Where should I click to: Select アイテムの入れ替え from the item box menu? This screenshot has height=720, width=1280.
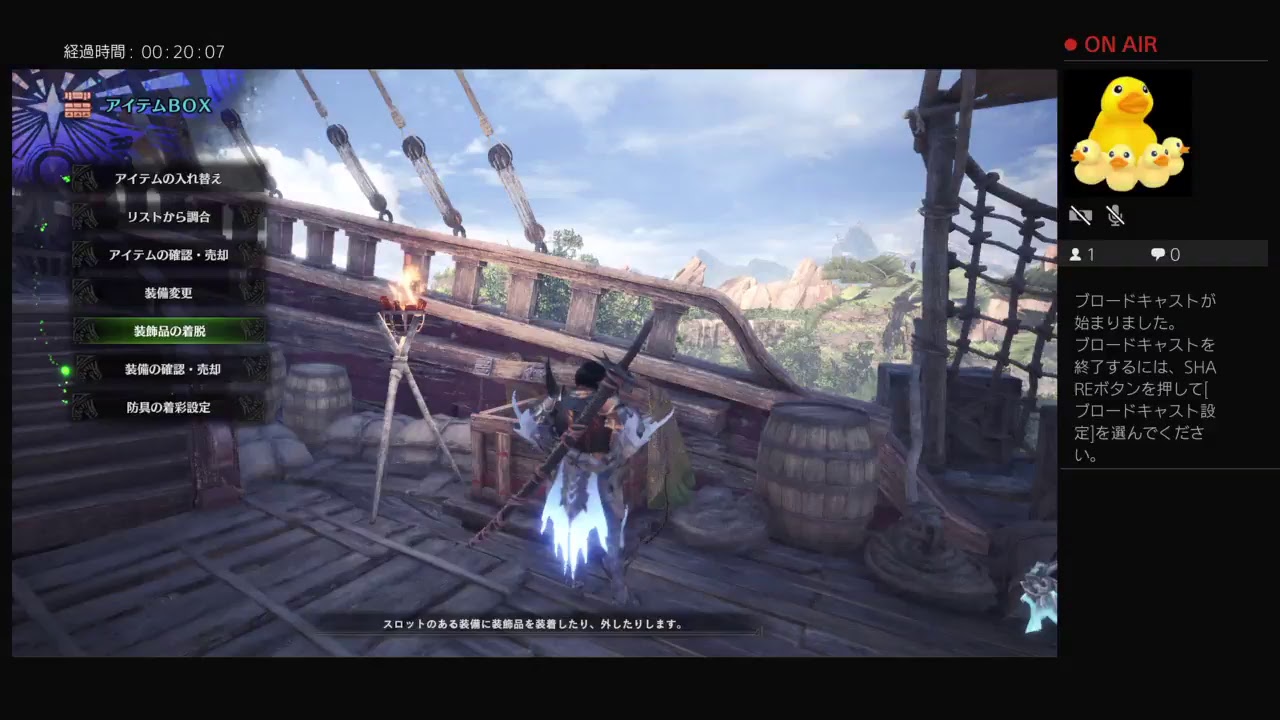click(x=167, y=178)
